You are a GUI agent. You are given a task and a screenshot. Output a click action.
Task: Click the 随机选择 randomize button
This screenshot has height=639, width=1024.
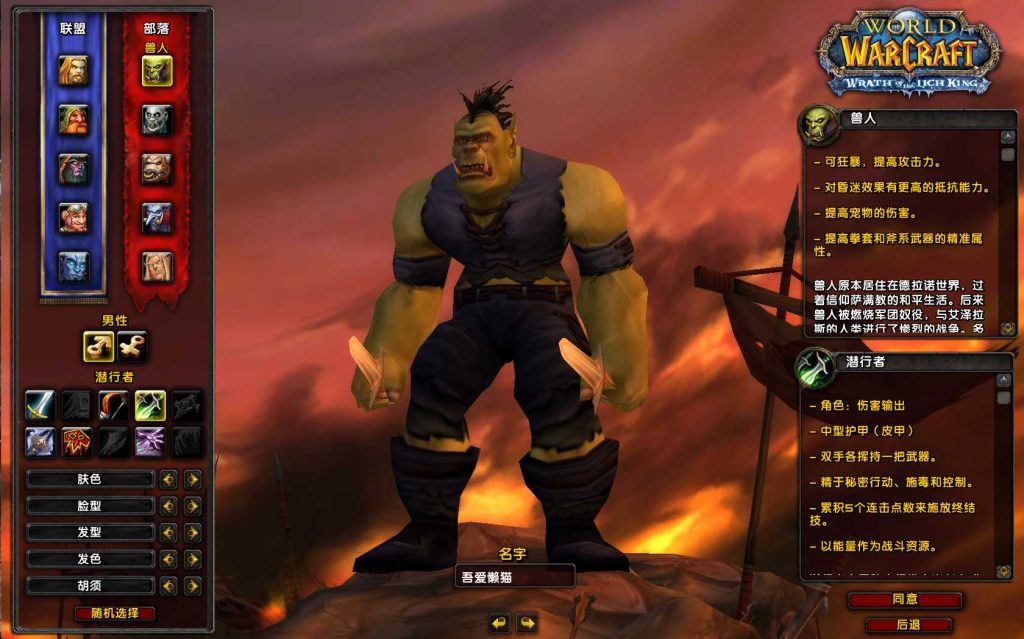(115, 613)
